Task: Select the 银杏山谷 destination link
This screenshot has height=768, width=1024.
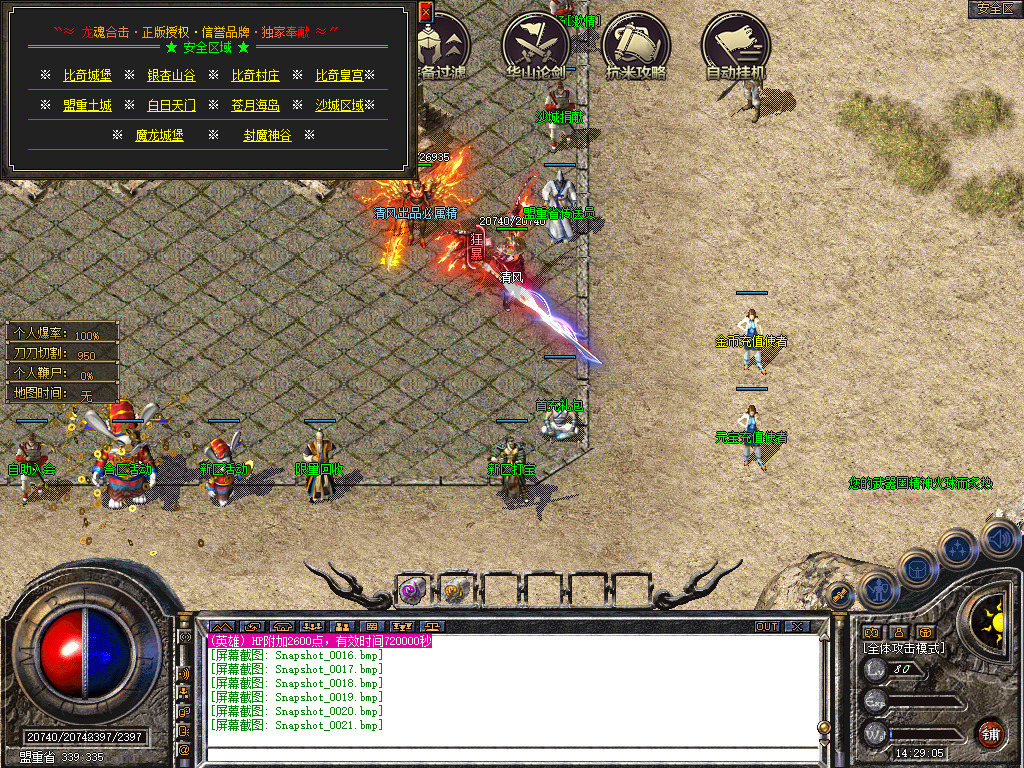Action: click(x=171, y=75)
